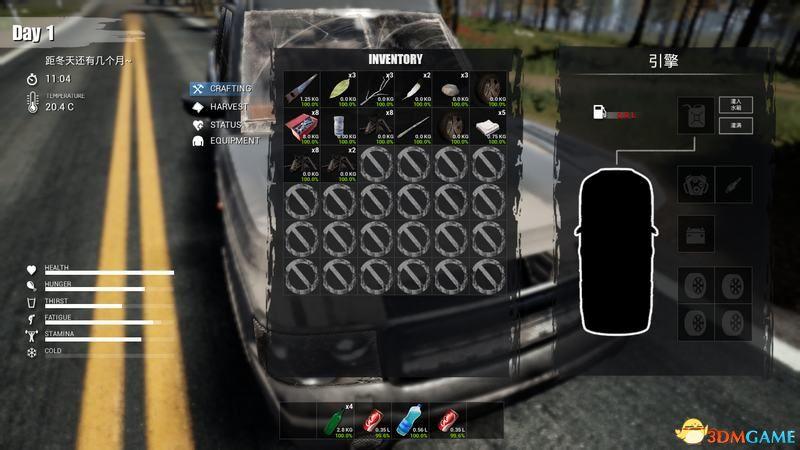Image resolution: width=800 pixels, height=450 pixels.
Task: Select the hand saw in inventory
Action: (x=302, y=90)
